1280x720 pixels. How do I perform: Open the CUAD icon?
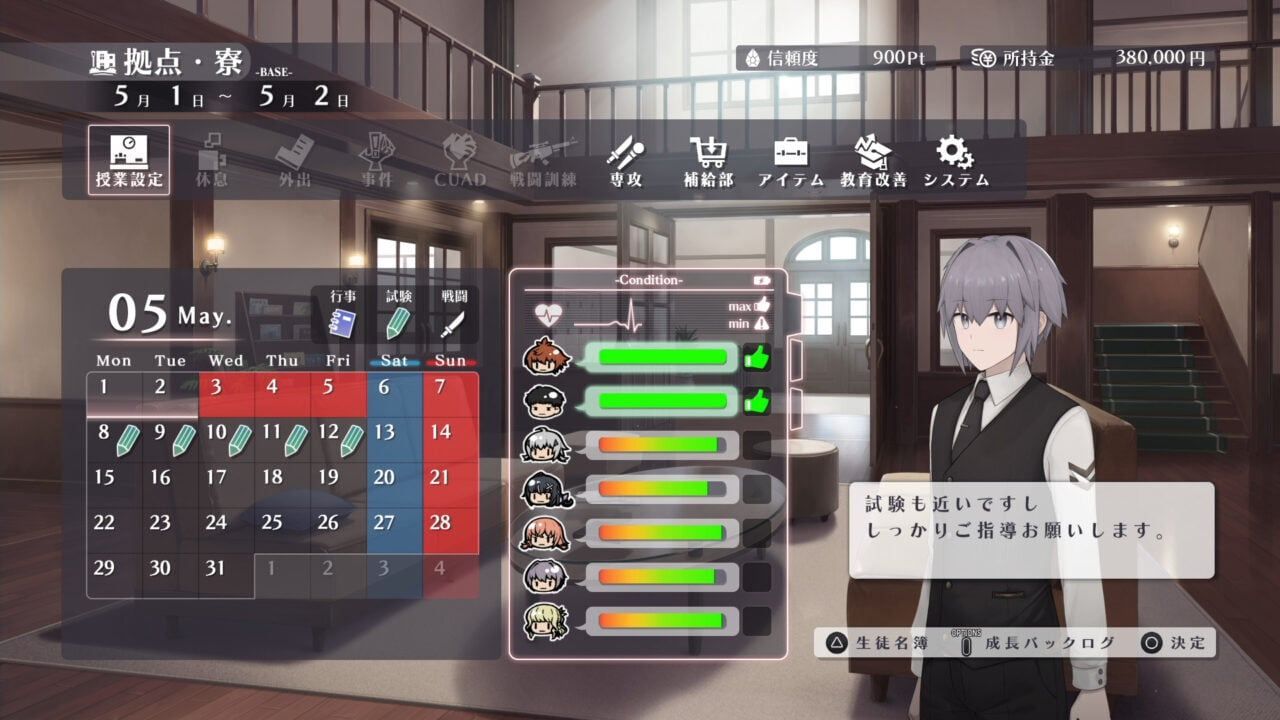[459, 160]
